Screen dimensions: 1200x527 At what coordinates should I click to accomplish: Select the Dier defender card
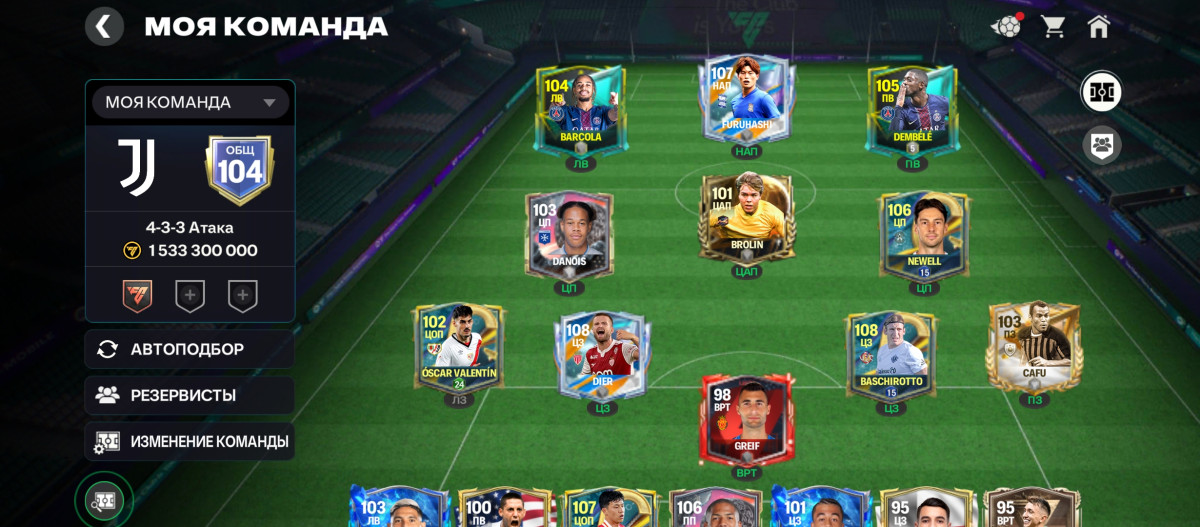pyautogui.click(x=603, y=355)
